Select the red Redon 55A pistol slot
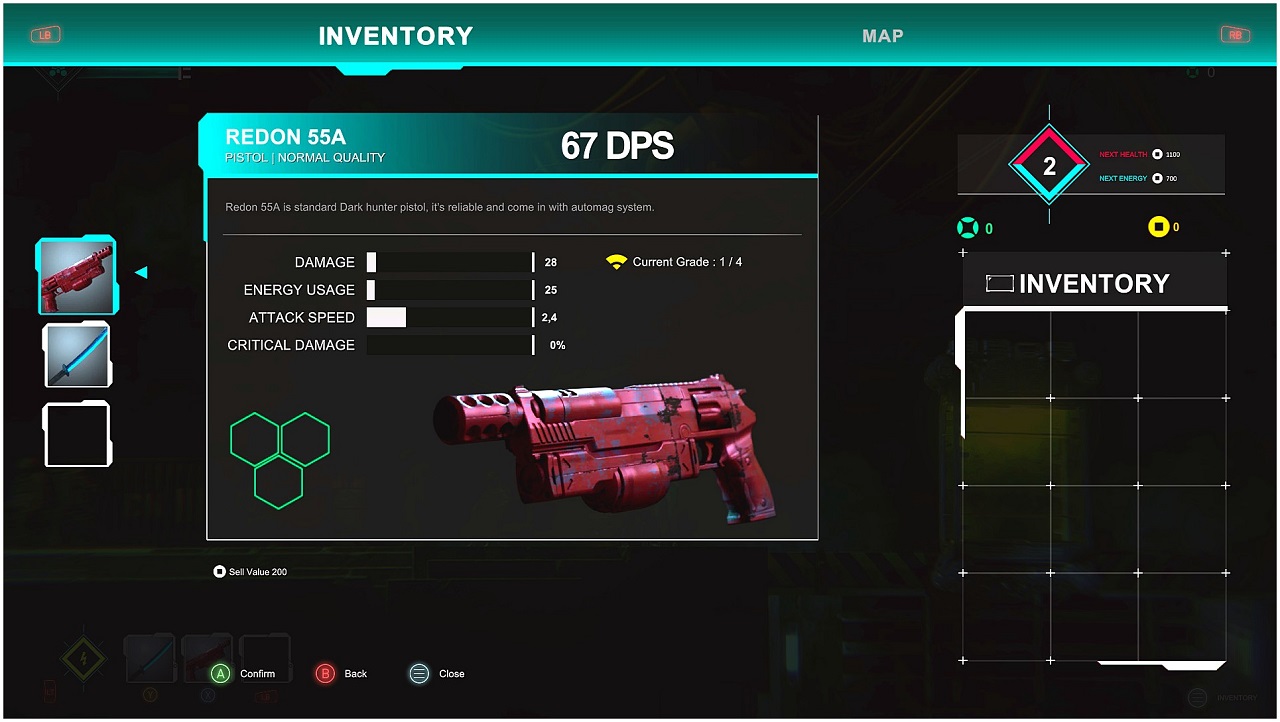This screenshot has height=722, width=1280. 77,275
